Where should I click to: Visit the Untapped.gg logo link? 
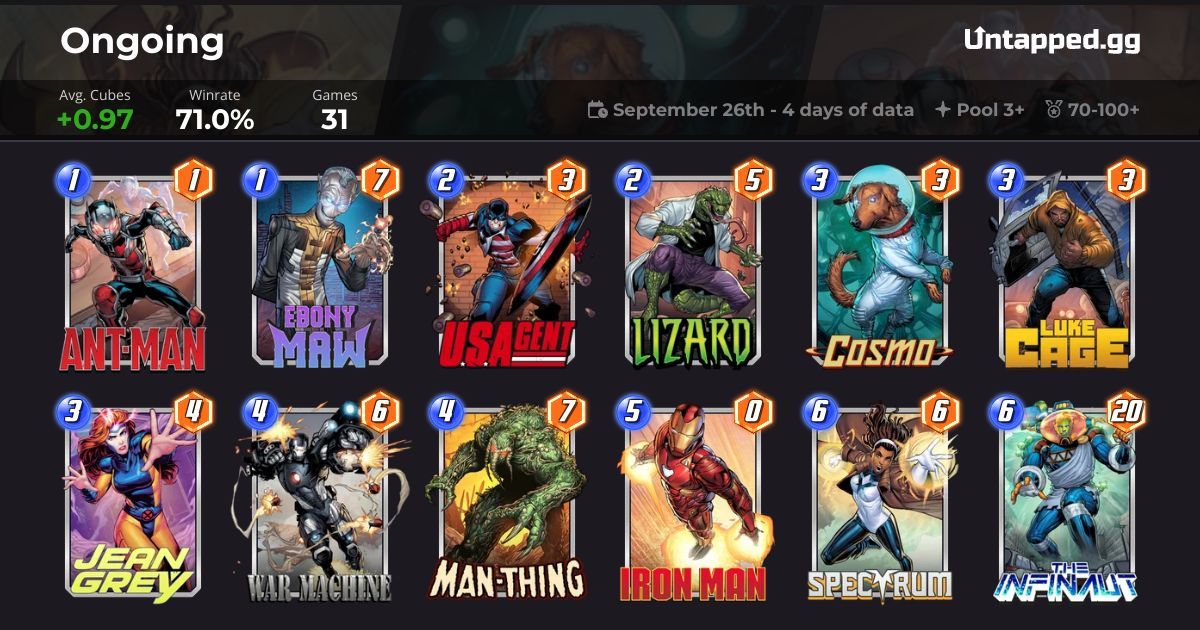click(x=1051, y=40)
